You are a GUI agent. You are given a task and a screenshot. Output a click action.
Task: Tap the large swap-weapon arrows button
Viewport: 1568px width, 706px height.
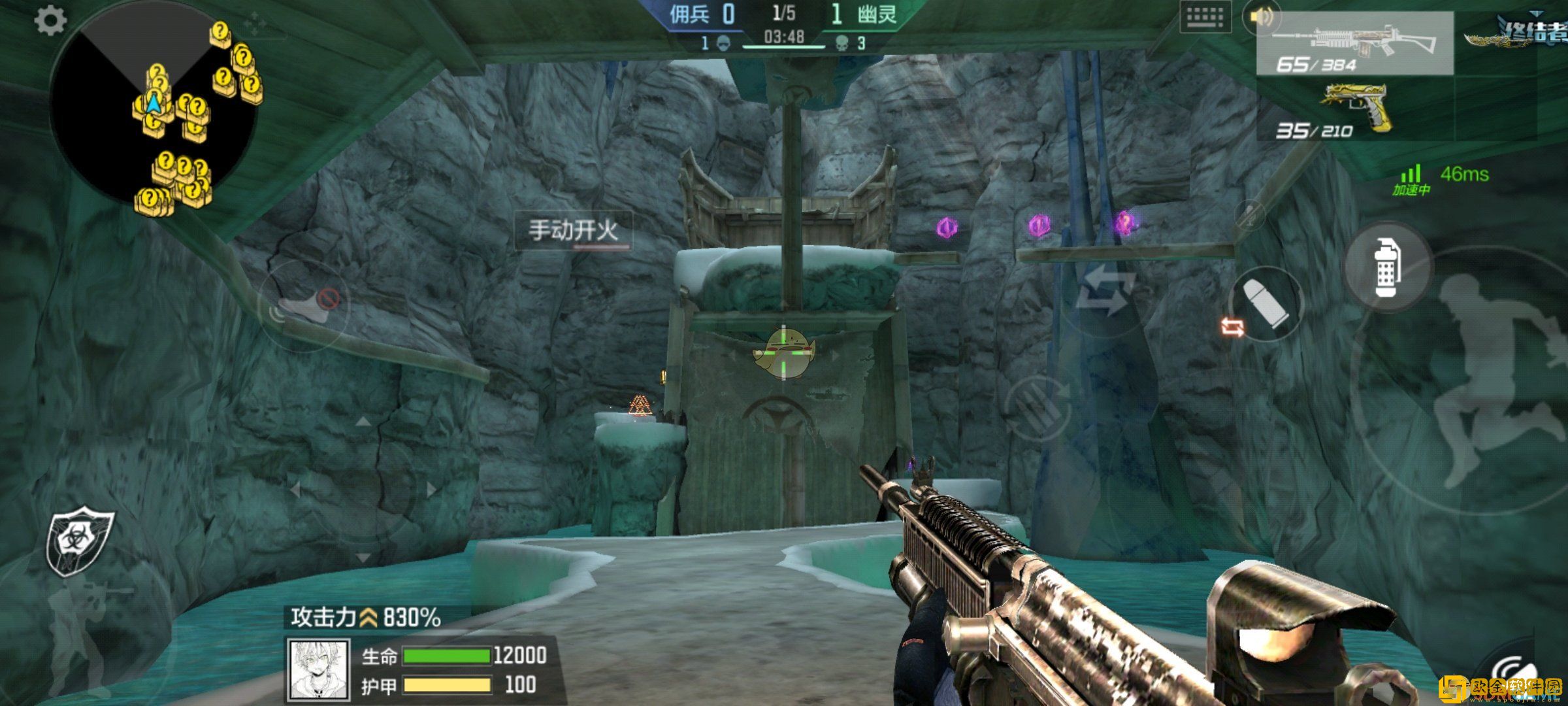click(1105, 292)
